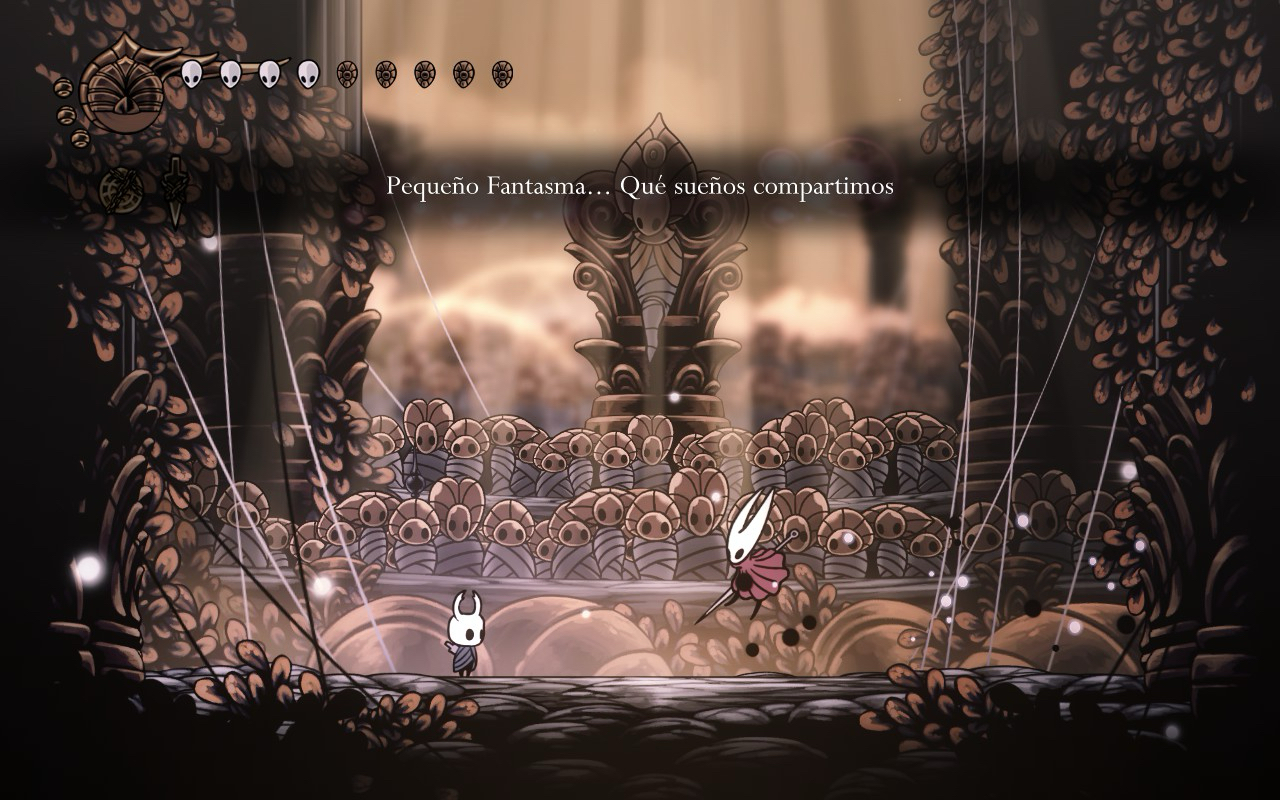Select the bound dagger tool icon
Image resolution: width=1280 pixels, height=800 pixels.
(175, 190)
